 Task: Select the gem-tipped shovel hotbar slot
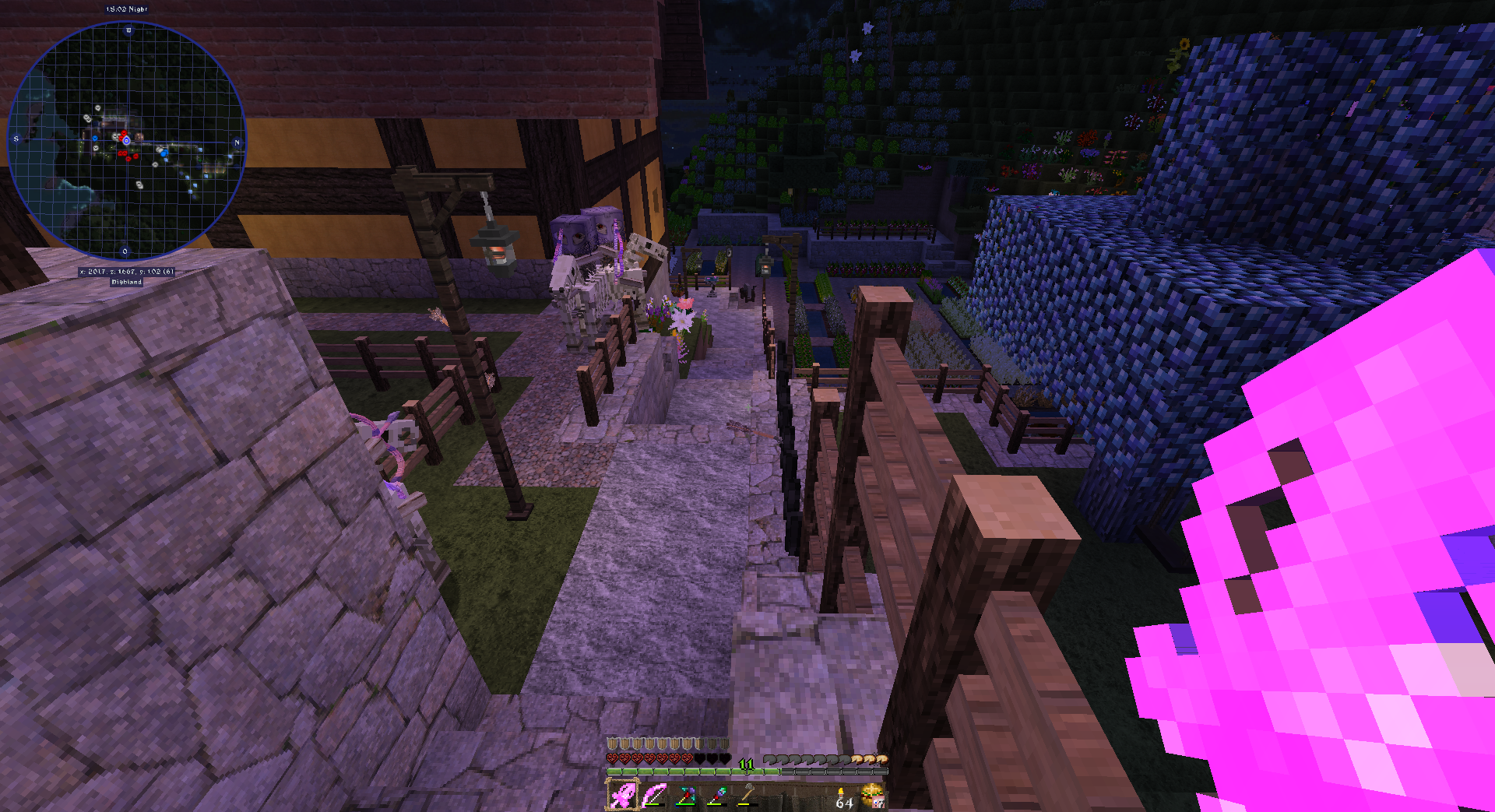(716, 796)
